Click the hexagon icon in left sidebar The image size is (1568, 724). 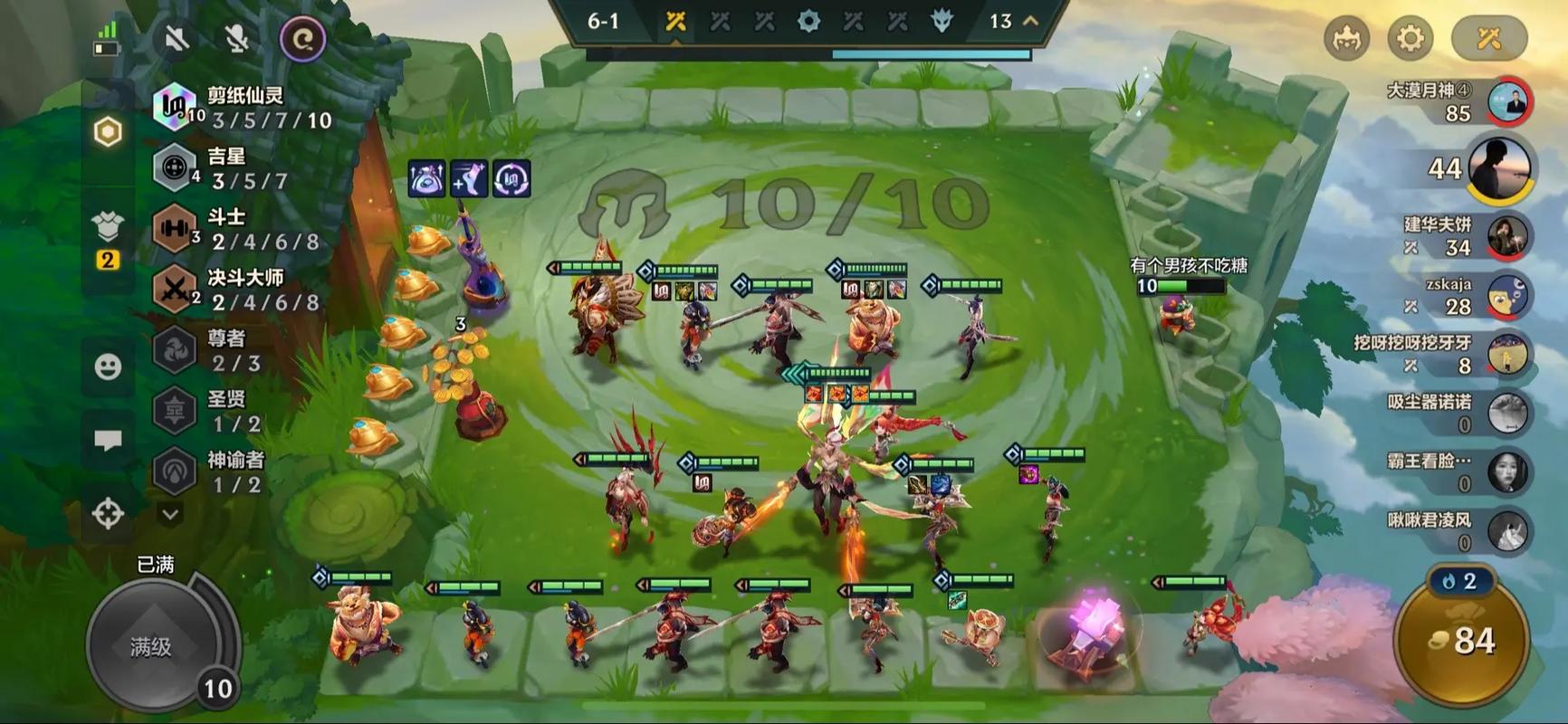coord(108,132)
